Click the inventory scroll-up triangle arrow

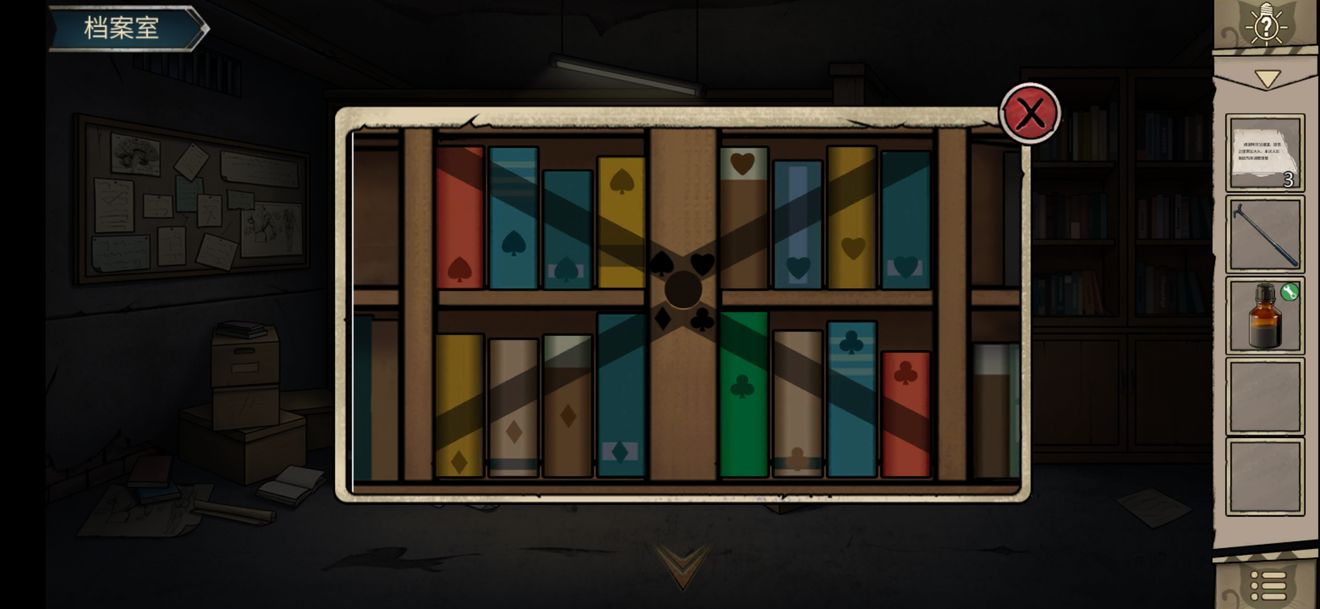pos(1267,79)
